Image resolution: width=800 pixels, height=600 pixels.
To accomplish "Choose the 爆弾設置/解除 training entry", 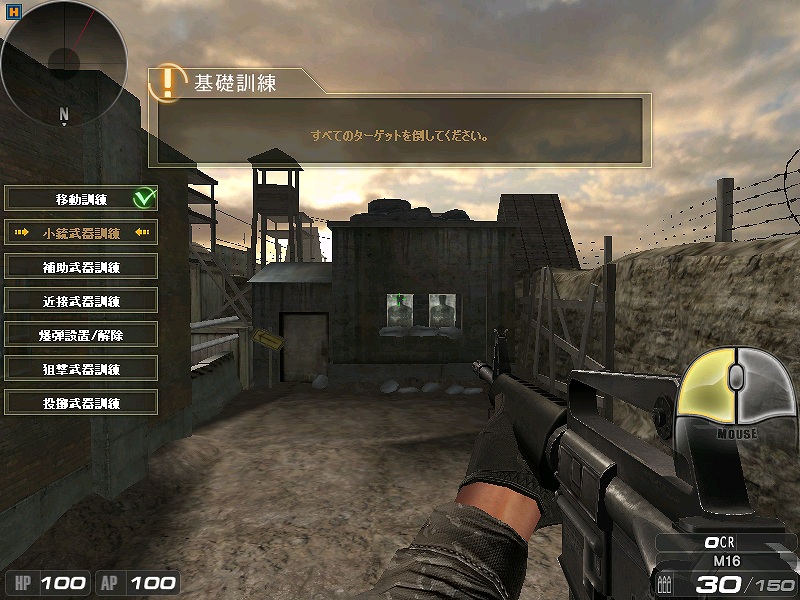I will [x=82, y=335].
